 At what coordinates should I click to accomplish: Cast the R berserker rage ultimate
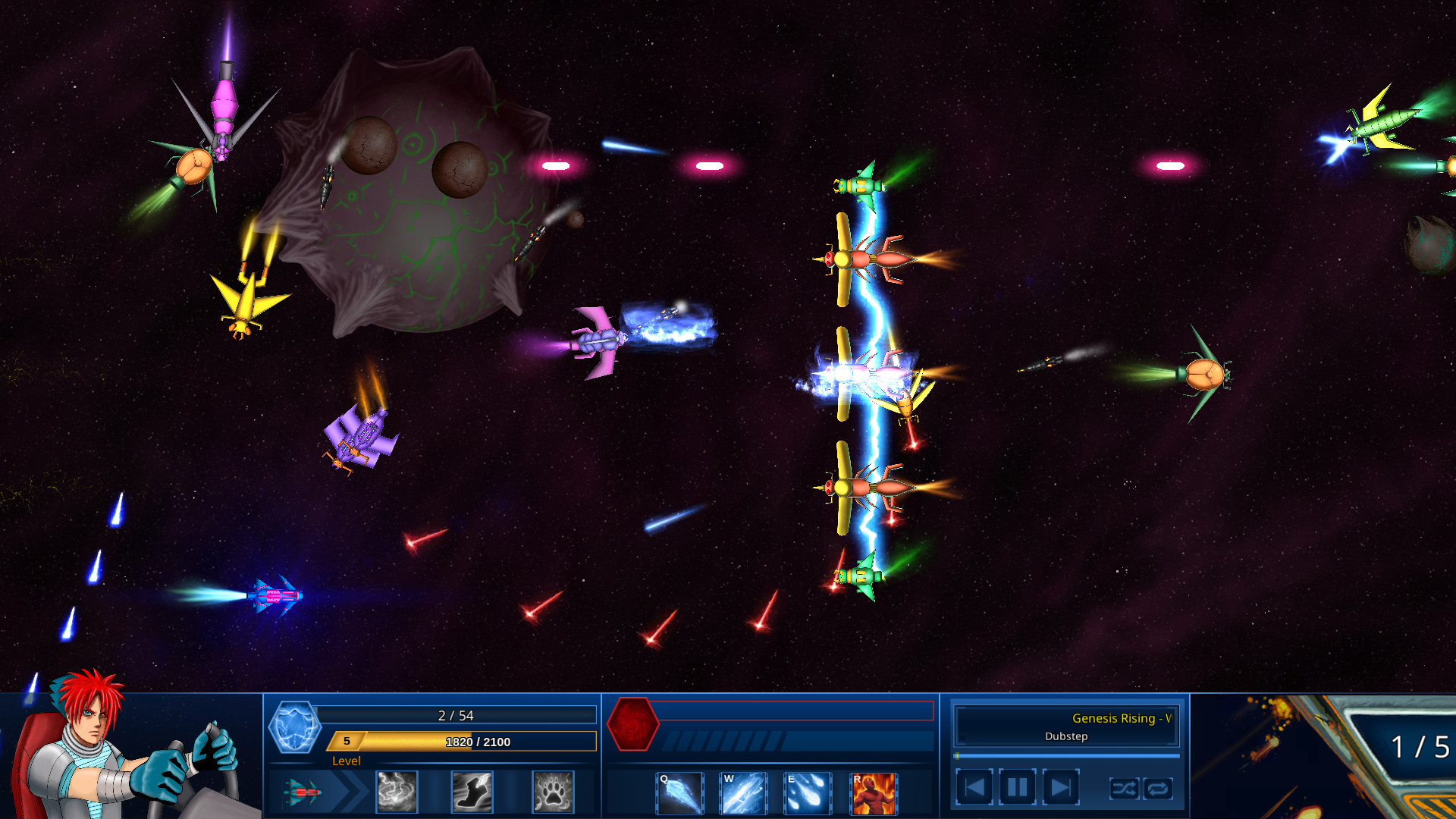click(x=874, y=793)
